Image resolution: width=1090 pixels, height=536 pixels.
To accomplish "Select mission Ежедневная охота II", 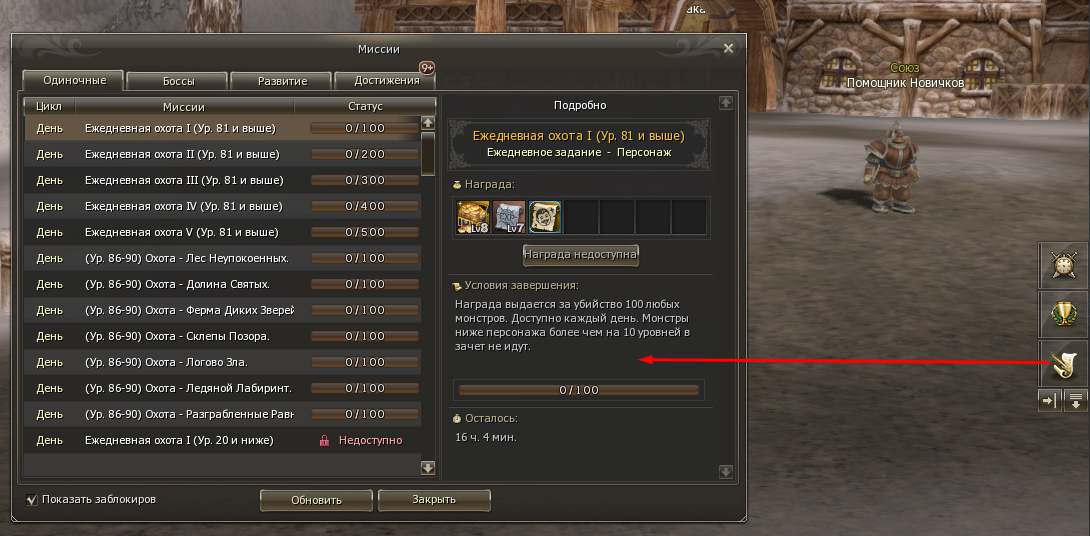I will point(181,154).
